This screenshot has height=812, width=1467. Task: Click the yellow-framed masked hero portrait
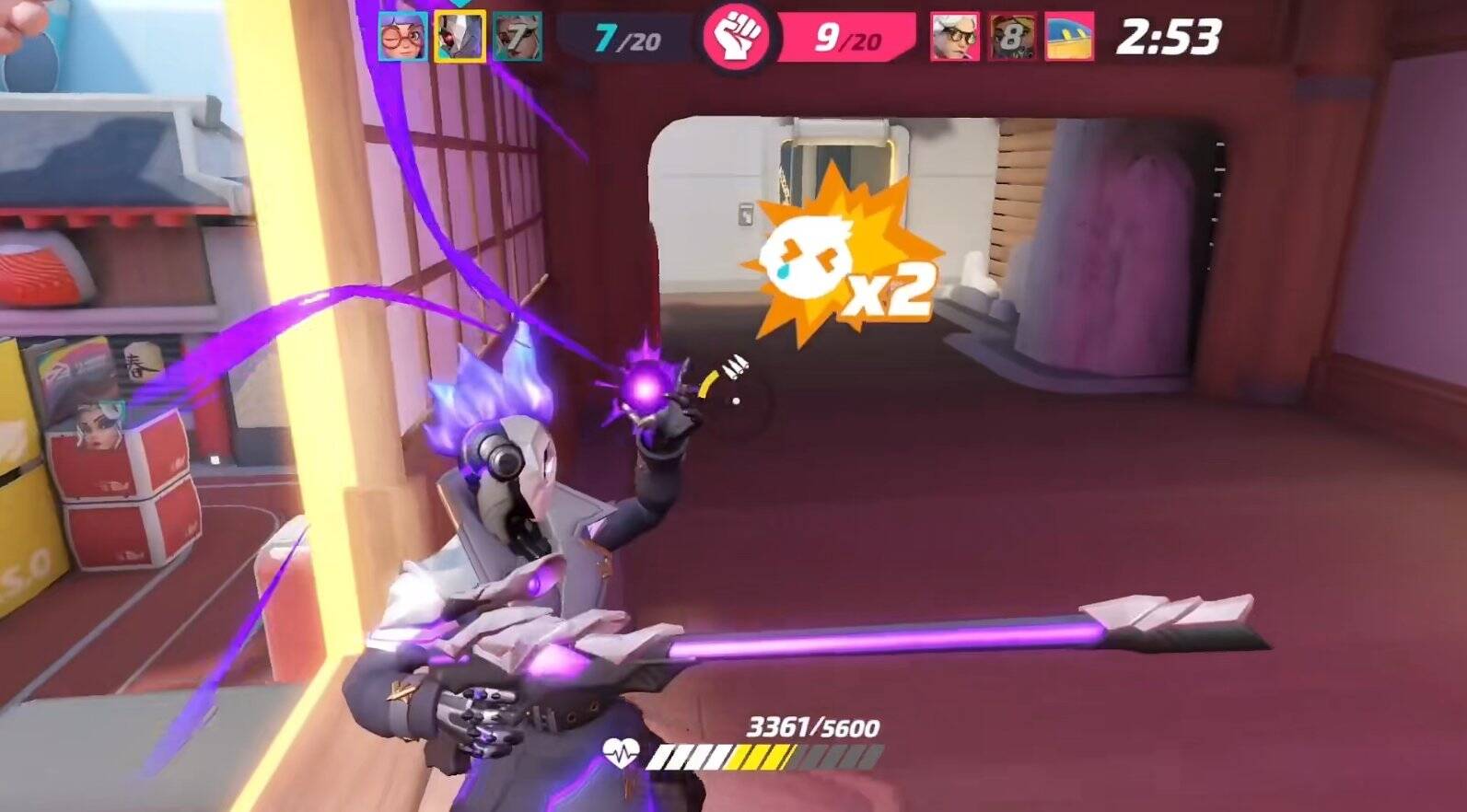click(x=460, y=38)
